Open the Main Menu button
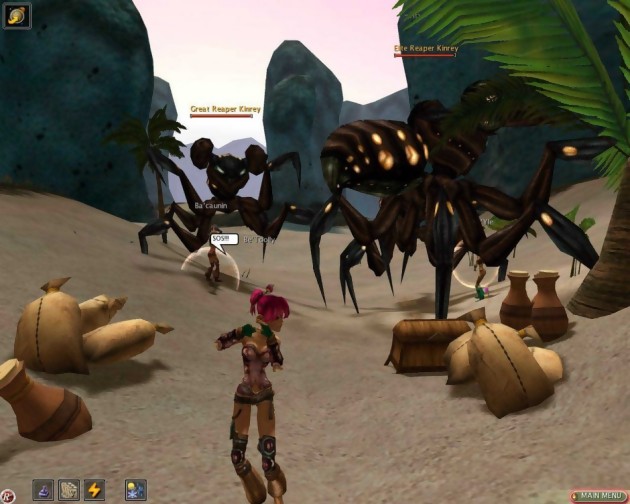Viewport: 630px width, 504px height. point(598,496)
